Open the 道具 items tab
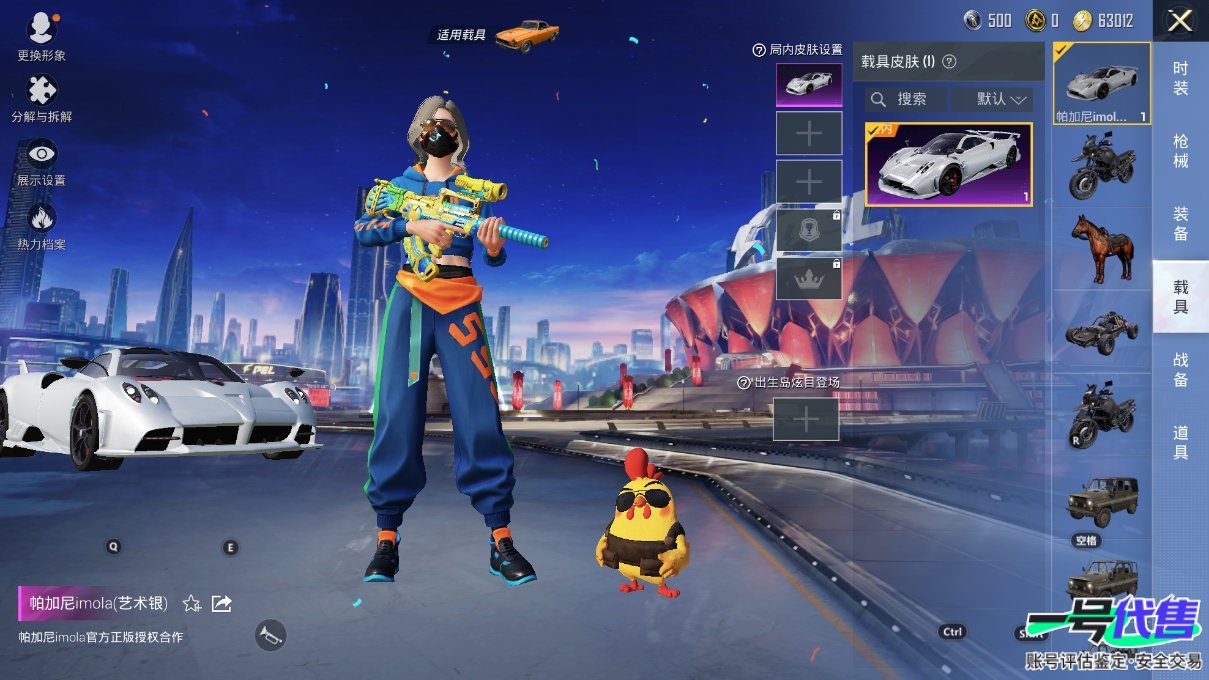Viewport: 1209px width, 680px height. click(1180, 442)
